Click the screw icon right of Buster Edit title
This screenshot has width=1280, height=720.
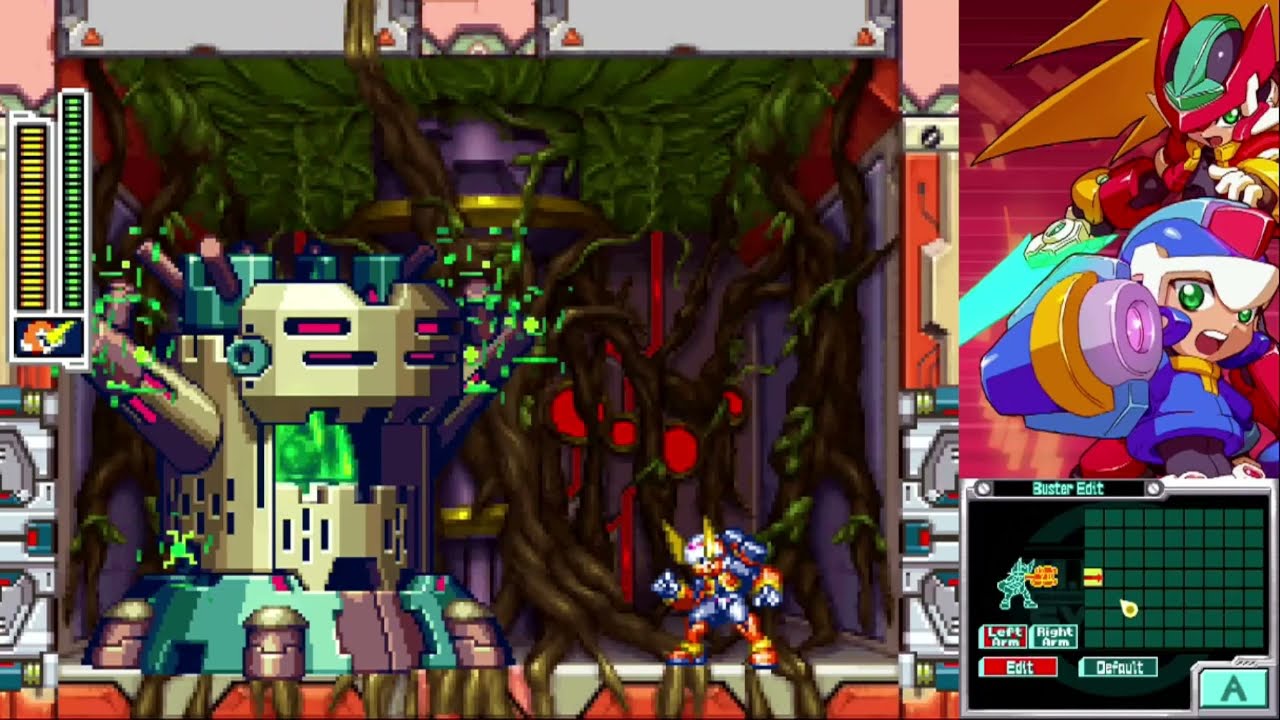(x=1151, y=489)
